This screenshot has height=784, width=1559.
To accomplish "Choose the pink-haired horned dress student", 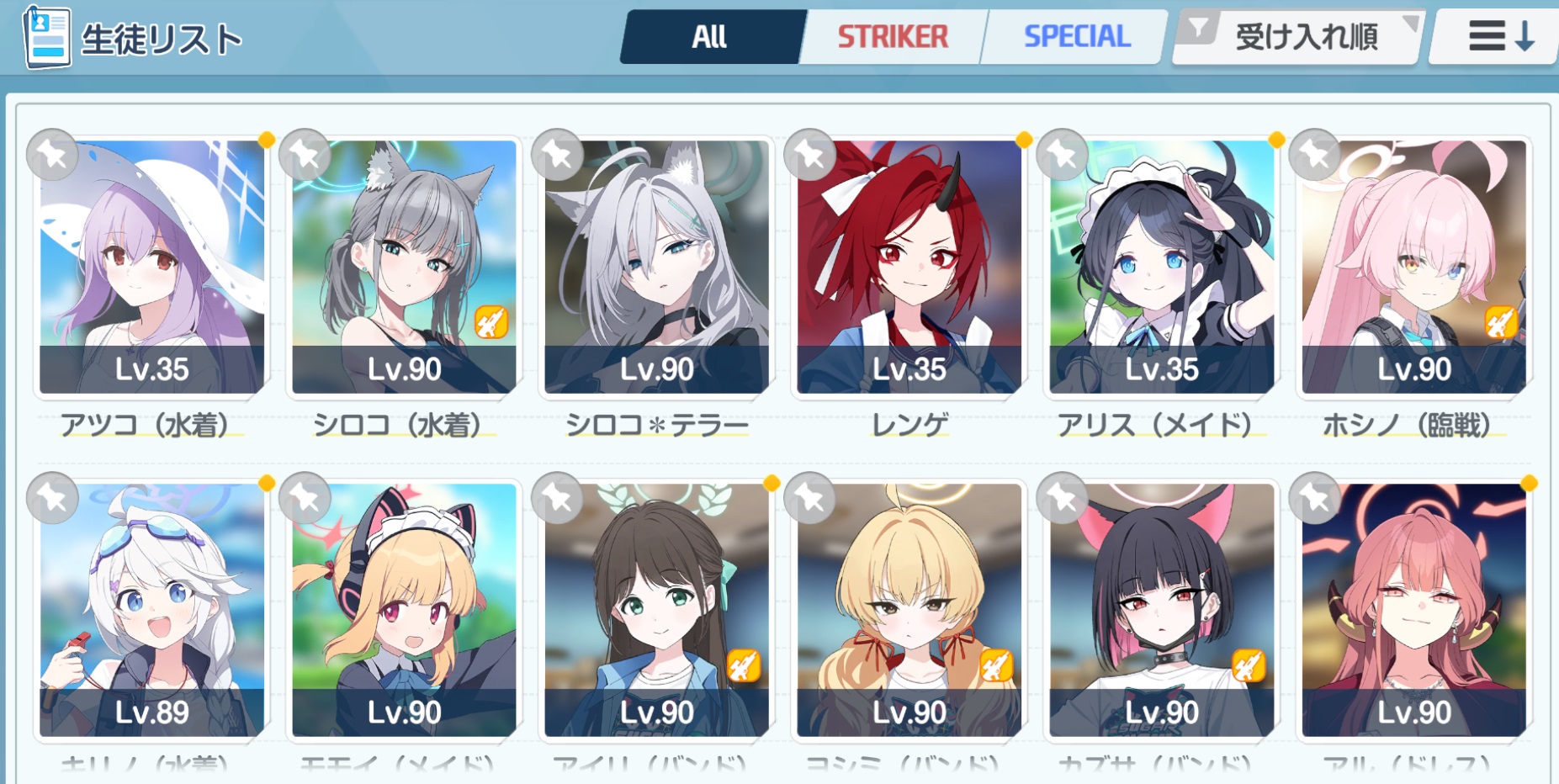I will [1414, 610].
